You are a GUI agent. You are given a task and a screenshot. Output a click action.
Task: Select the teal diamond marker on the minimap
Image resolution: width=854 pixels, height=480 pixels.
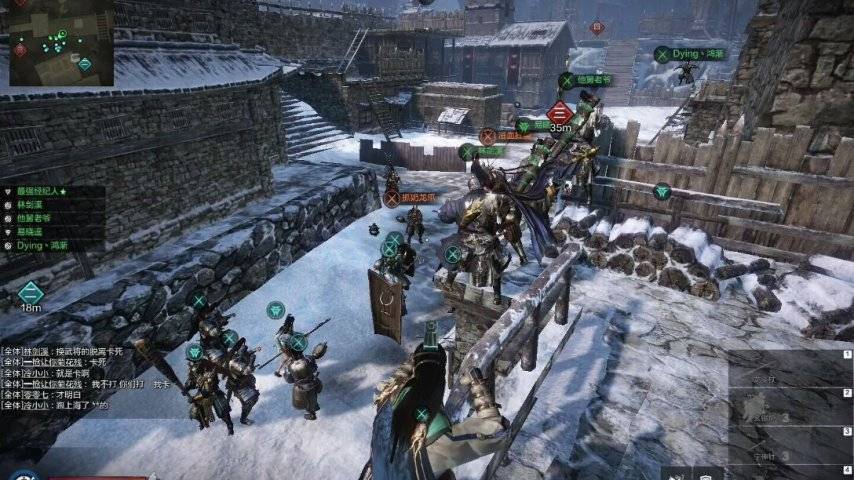point(85,64)
